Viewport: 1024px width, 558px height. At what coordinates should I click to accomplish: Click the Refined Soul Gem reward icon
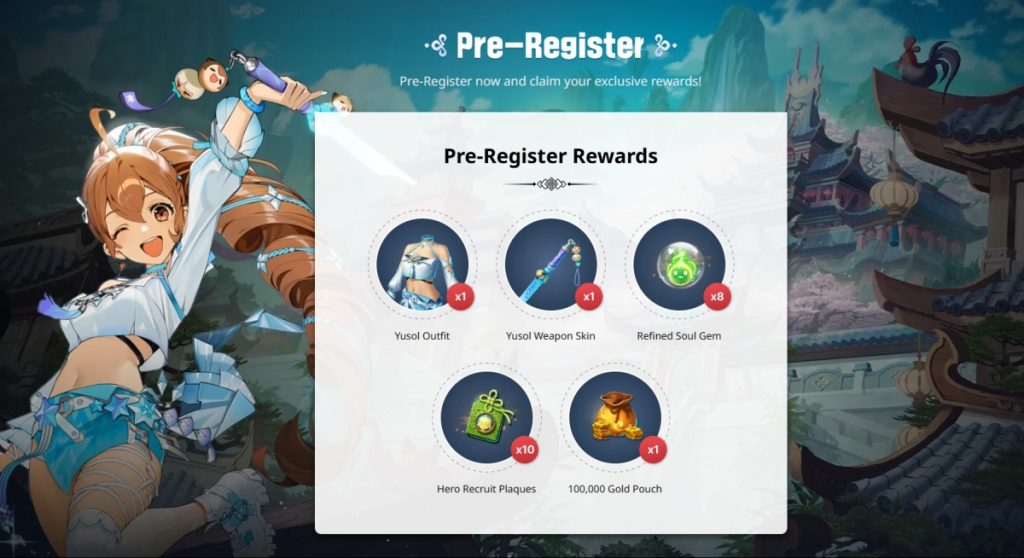point(678,265)
